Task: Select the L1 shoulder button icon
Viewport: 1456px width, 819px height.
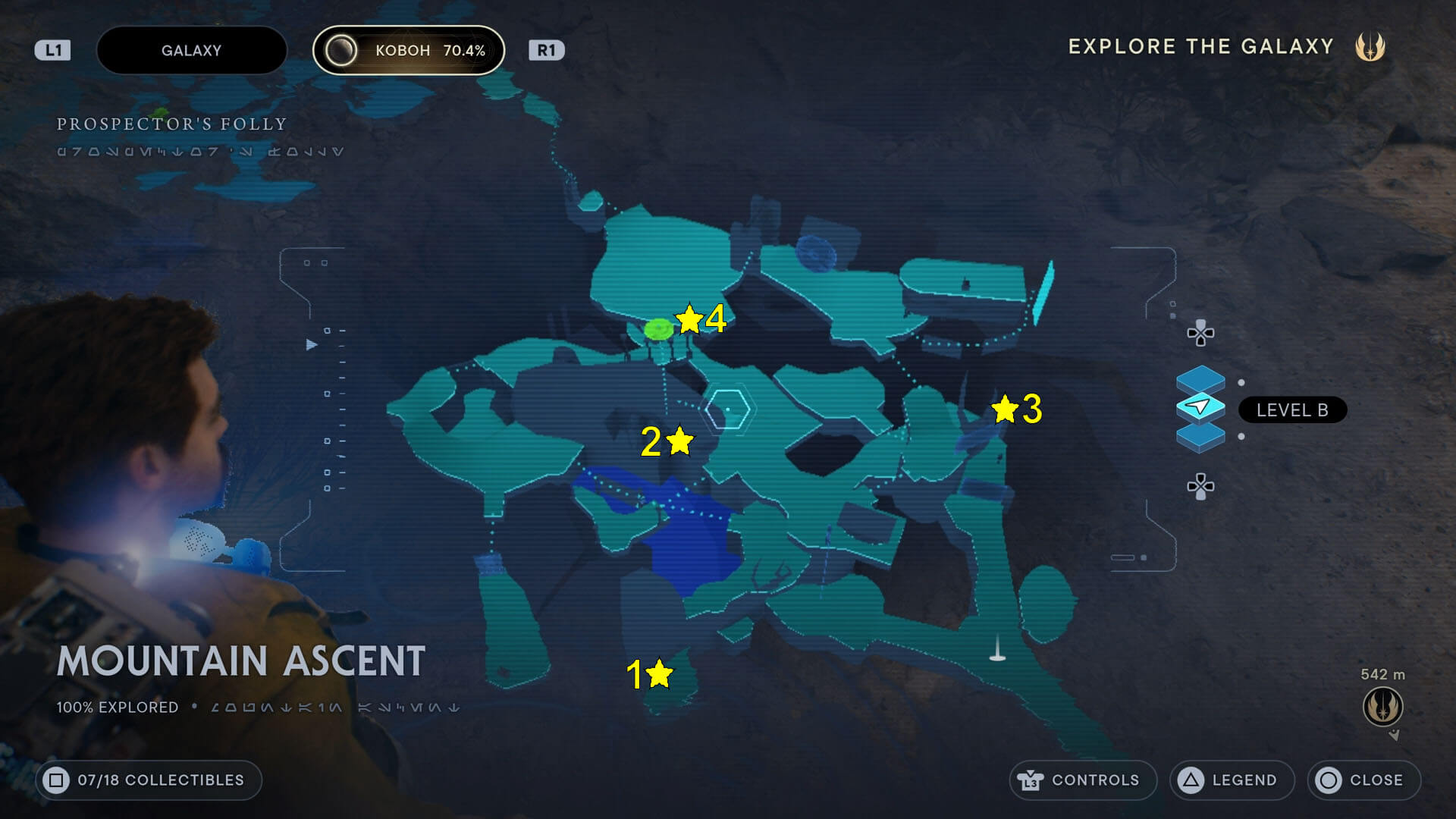Action: coord(52,50)
